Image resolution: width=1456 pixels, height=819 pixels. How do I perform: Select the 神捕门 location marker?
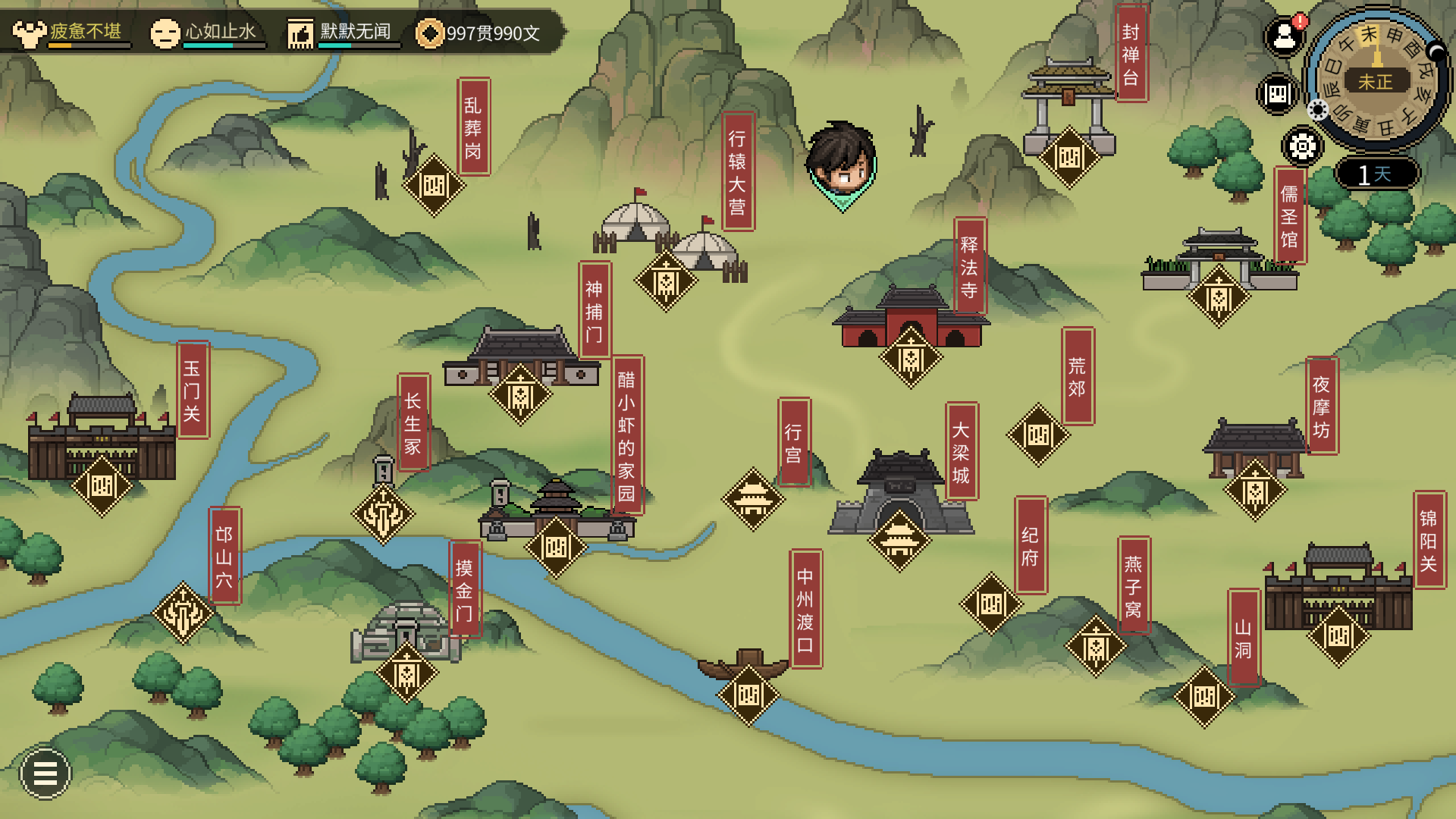click(x=520, y=394)
